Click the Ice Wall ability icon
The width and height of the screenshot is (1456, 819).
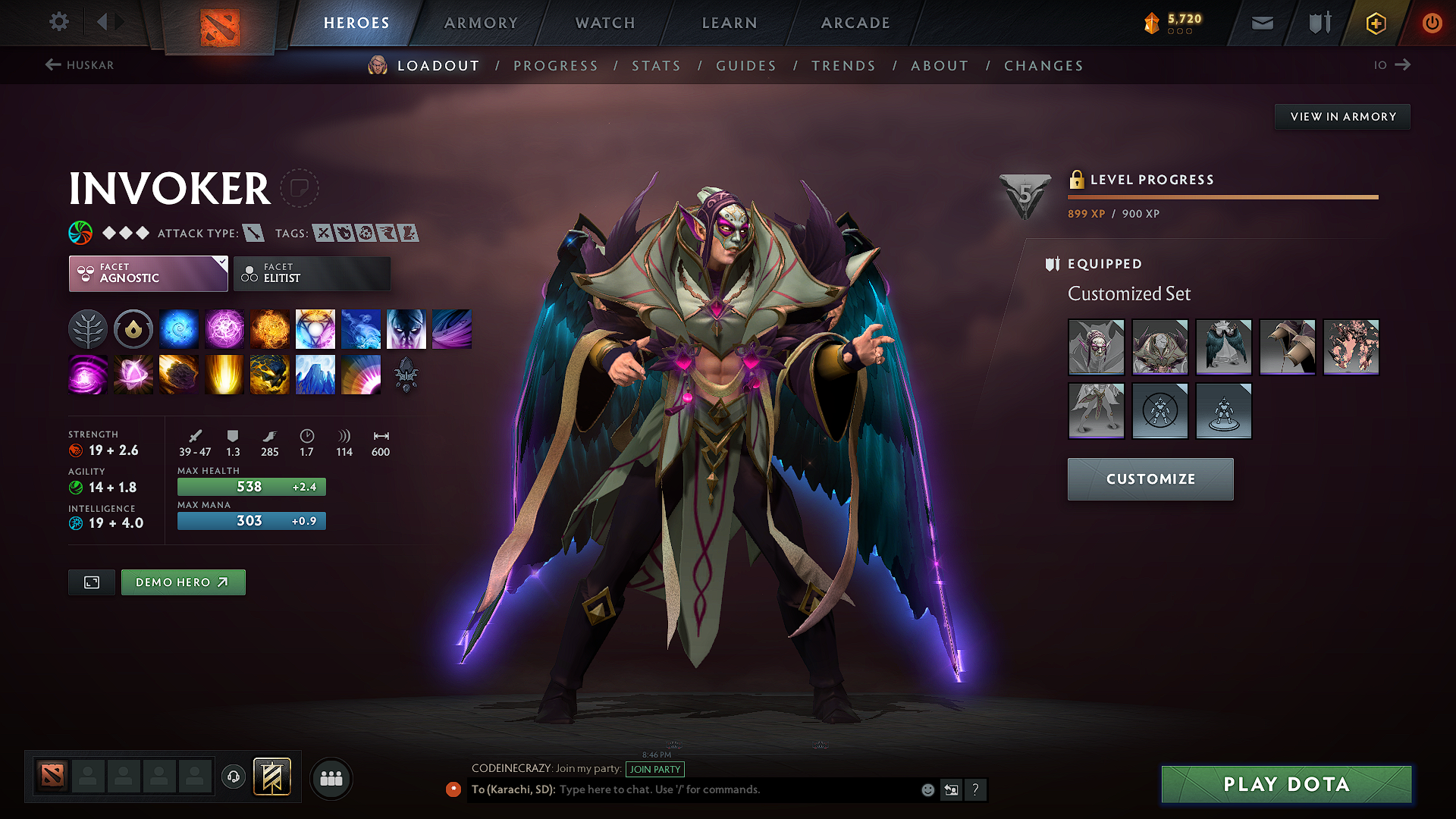tap(315, 374)
